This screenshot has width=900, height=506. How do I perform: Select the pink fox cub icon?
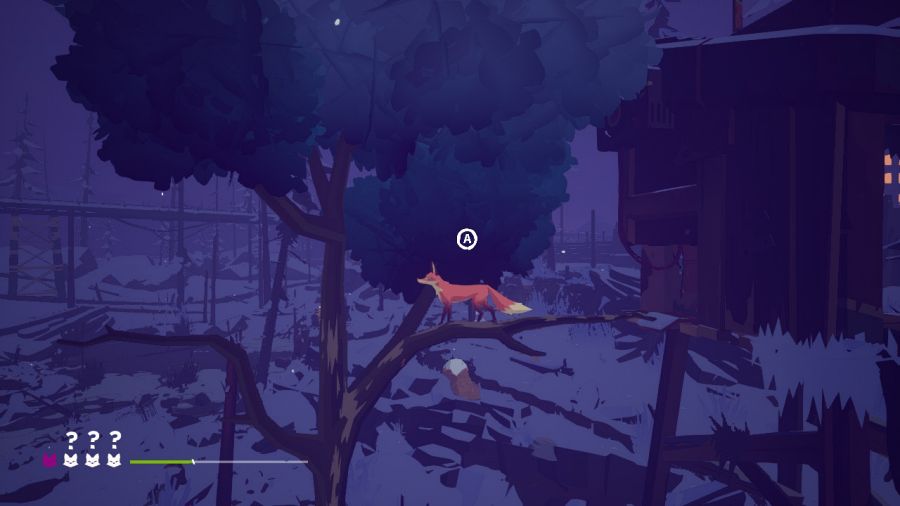[x=49, y=461]
